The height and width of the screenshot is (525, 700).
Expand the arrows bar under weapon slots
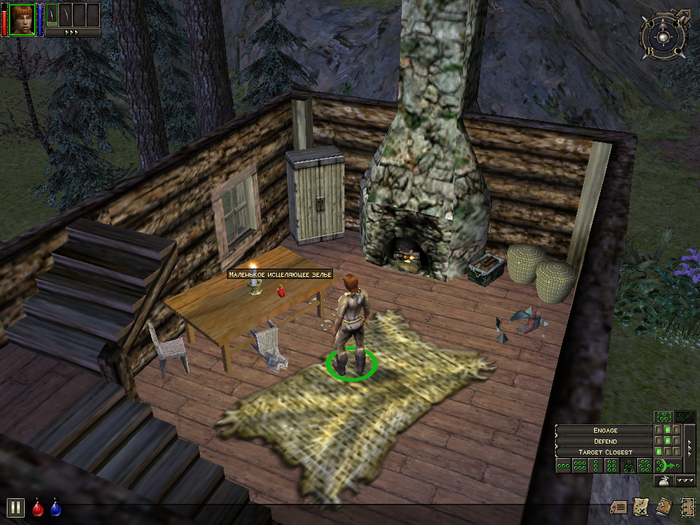tap(72, 32)
